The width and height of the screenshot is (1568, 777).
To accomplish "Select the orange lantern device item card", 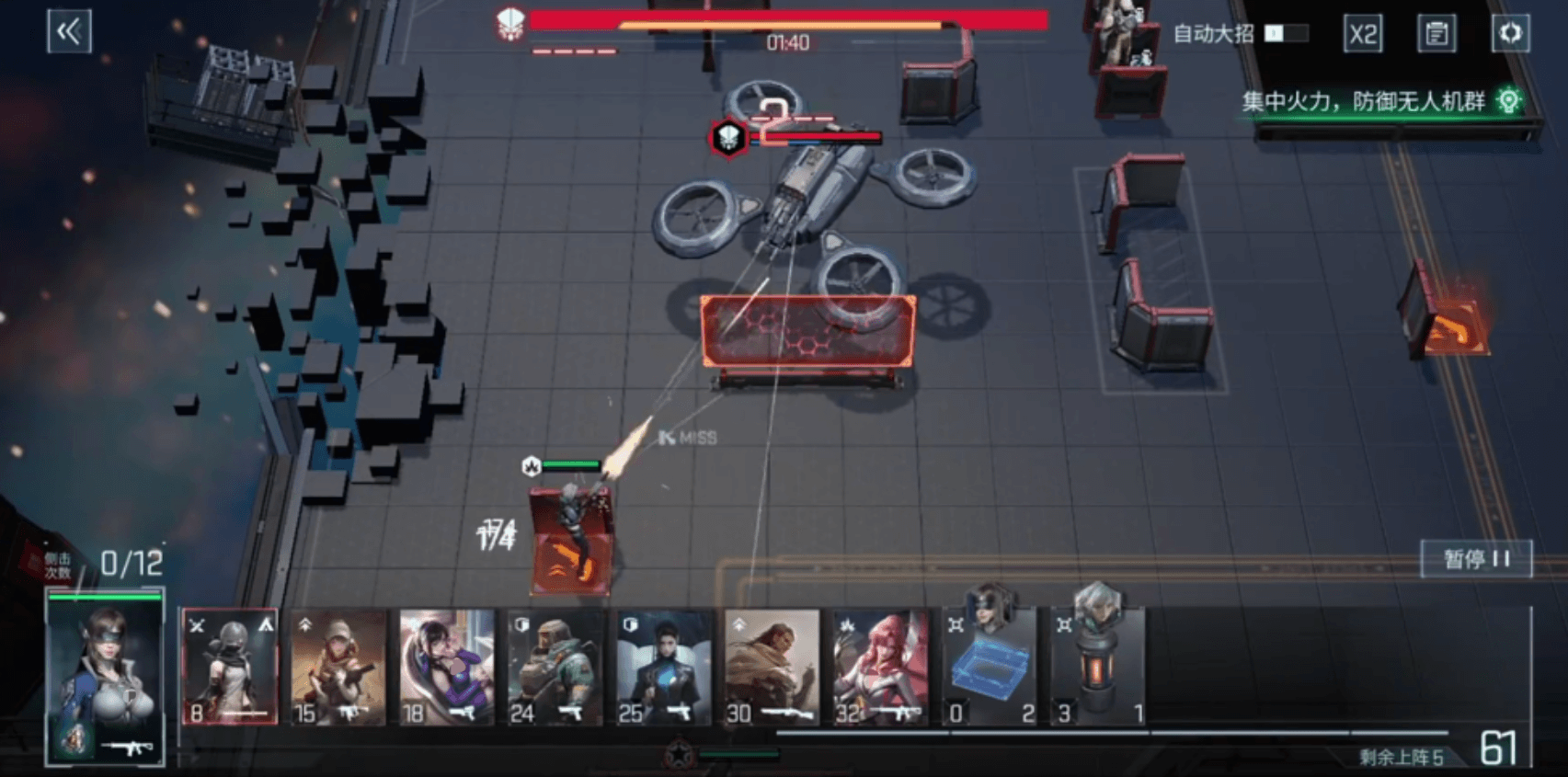I will (x=1098, y=668).
